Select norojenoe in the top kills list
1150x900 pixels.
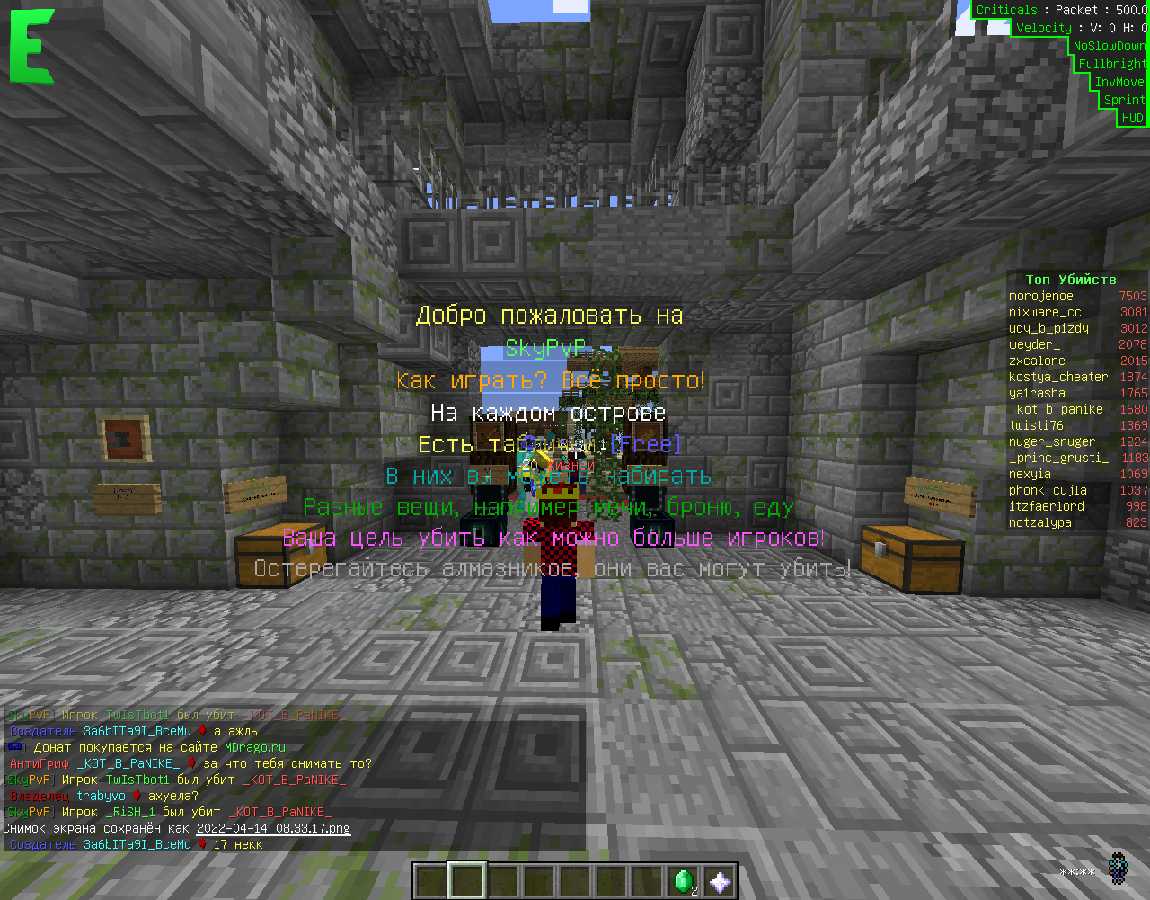[x=1041, y=296]
